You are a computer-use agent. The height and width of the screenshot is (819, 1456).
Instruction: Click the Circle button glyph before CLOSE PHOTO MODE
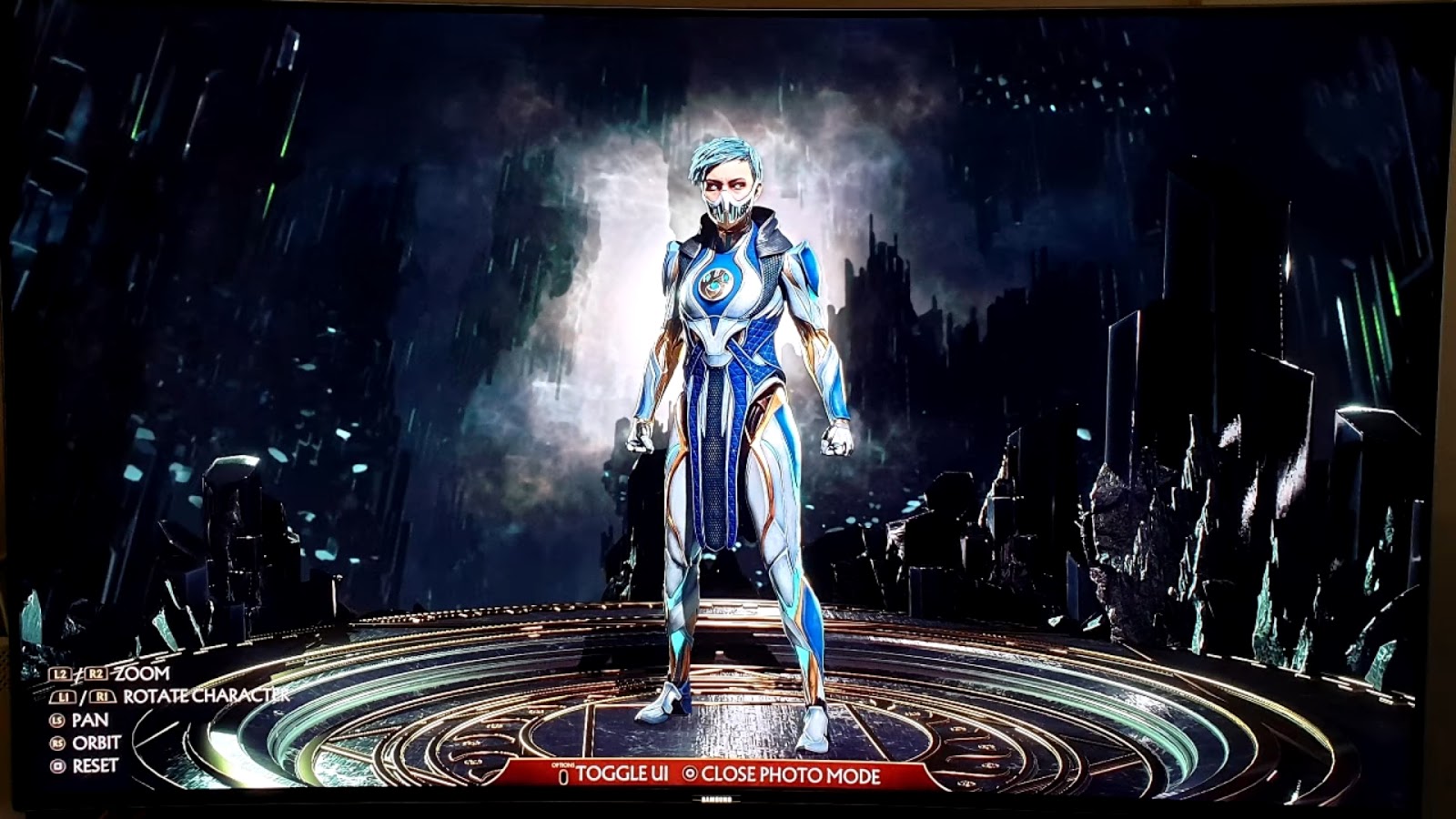(690, 773)
